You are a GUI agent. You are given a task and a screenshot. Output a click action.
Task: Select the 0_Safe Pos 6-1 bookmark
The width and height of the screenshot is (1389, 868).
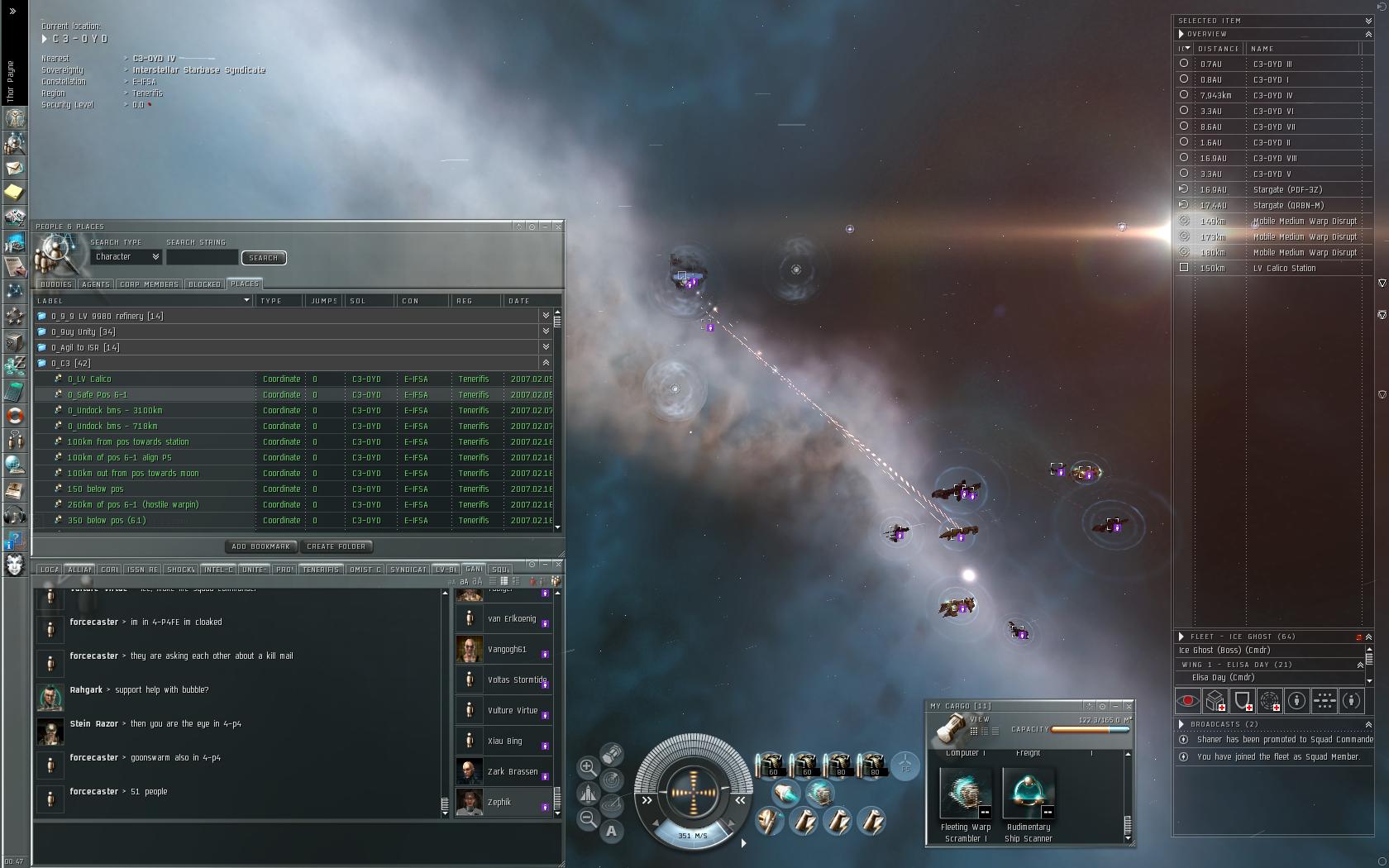pyautogui.click(x=98, y=395)
